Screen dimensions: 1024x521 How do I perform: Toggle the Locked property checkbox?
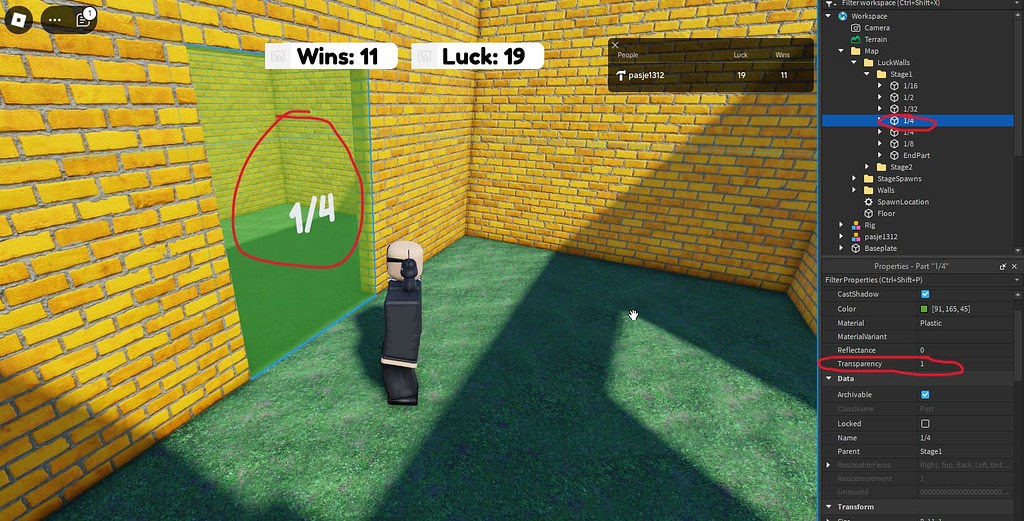click(x=925, y=424)
